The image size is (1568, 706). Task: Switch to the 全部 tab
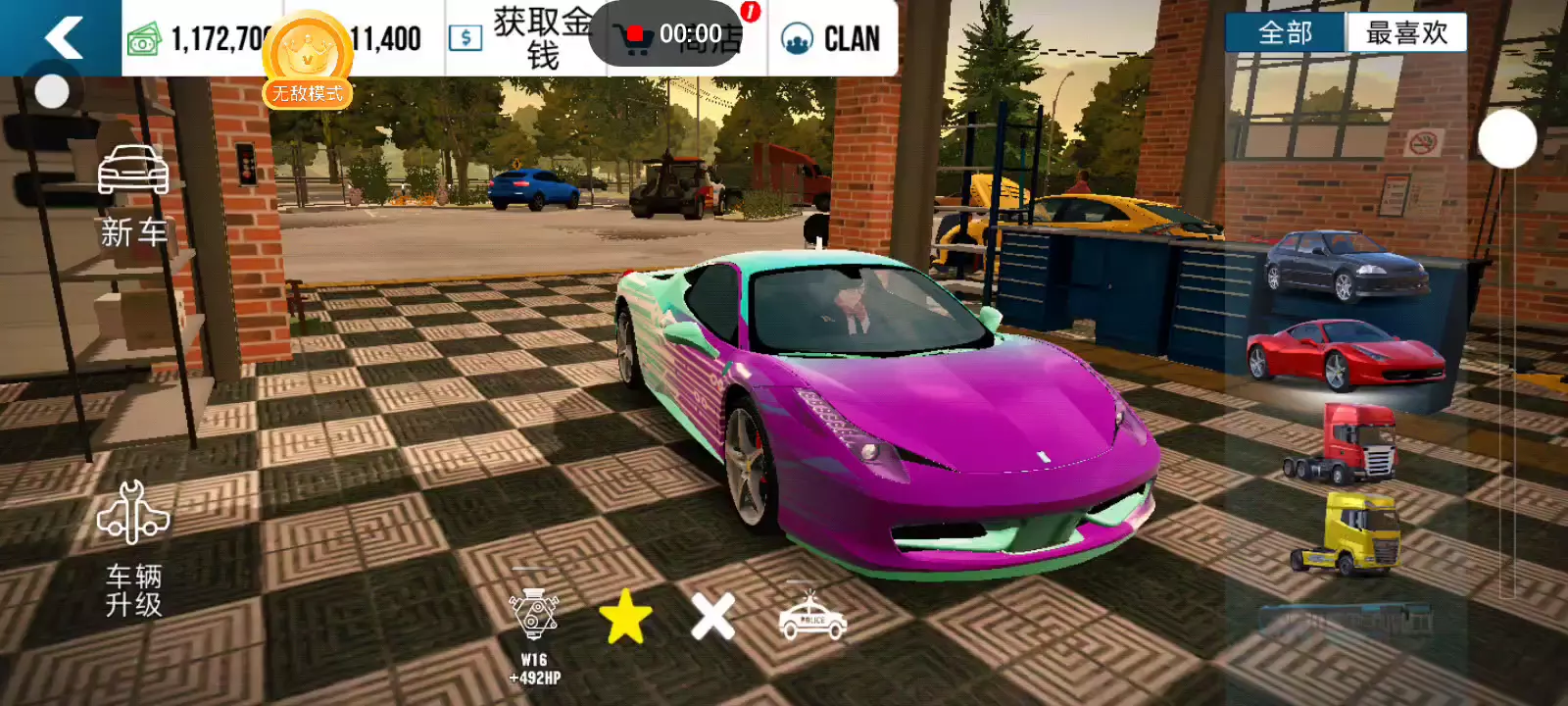1285,33
